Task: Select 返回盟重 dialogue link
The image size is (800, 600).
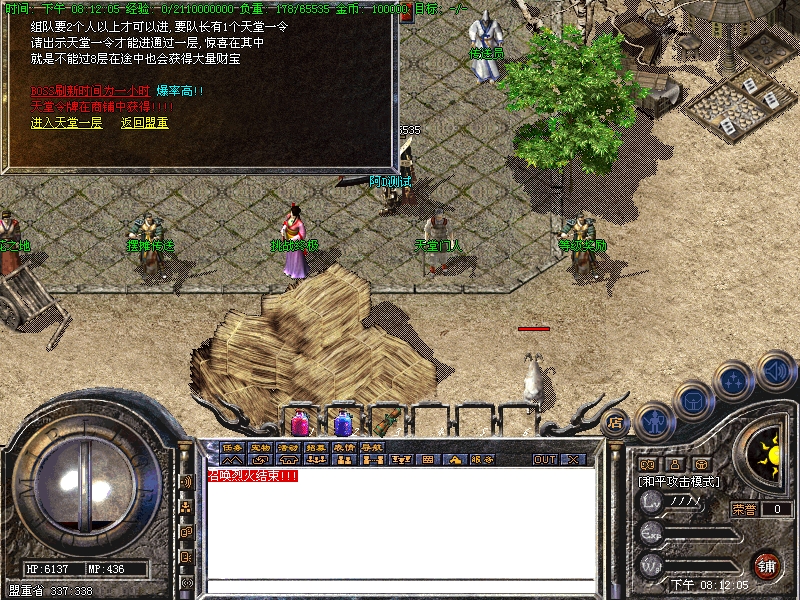Action: (145, 123)
